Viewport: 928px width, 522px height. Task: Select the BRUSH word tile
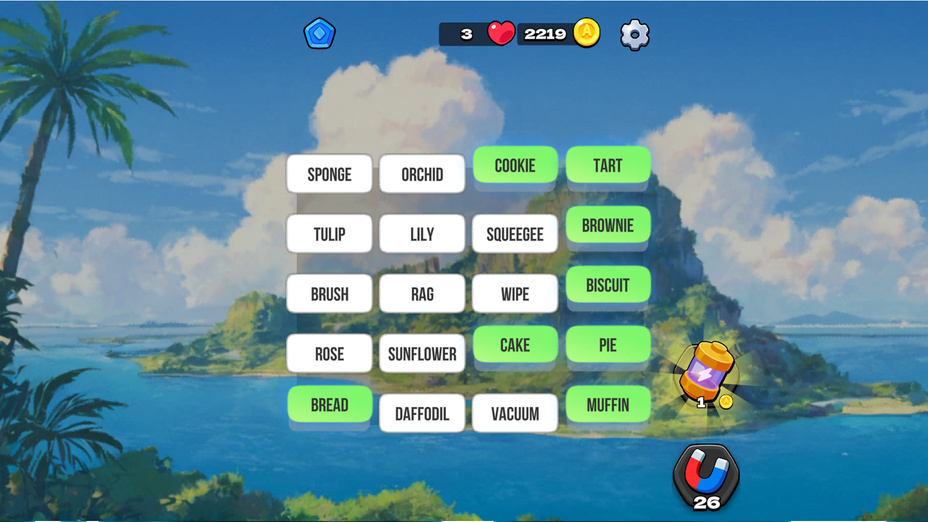point(329,294)
